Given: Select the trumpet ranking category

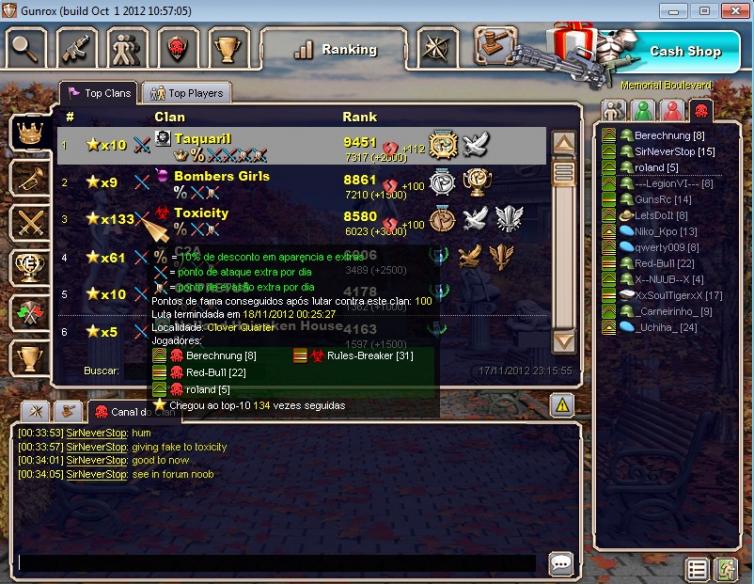Looking at the screenshot, I should pyautogui.click(x=29, y=177).
